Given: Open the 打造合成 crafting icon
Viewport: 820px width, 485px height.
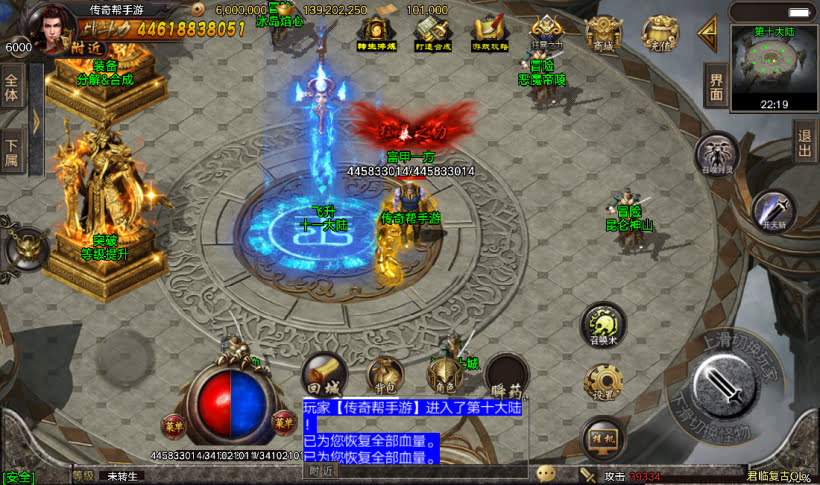Looking at the screenshot, I should pos(431,33).
